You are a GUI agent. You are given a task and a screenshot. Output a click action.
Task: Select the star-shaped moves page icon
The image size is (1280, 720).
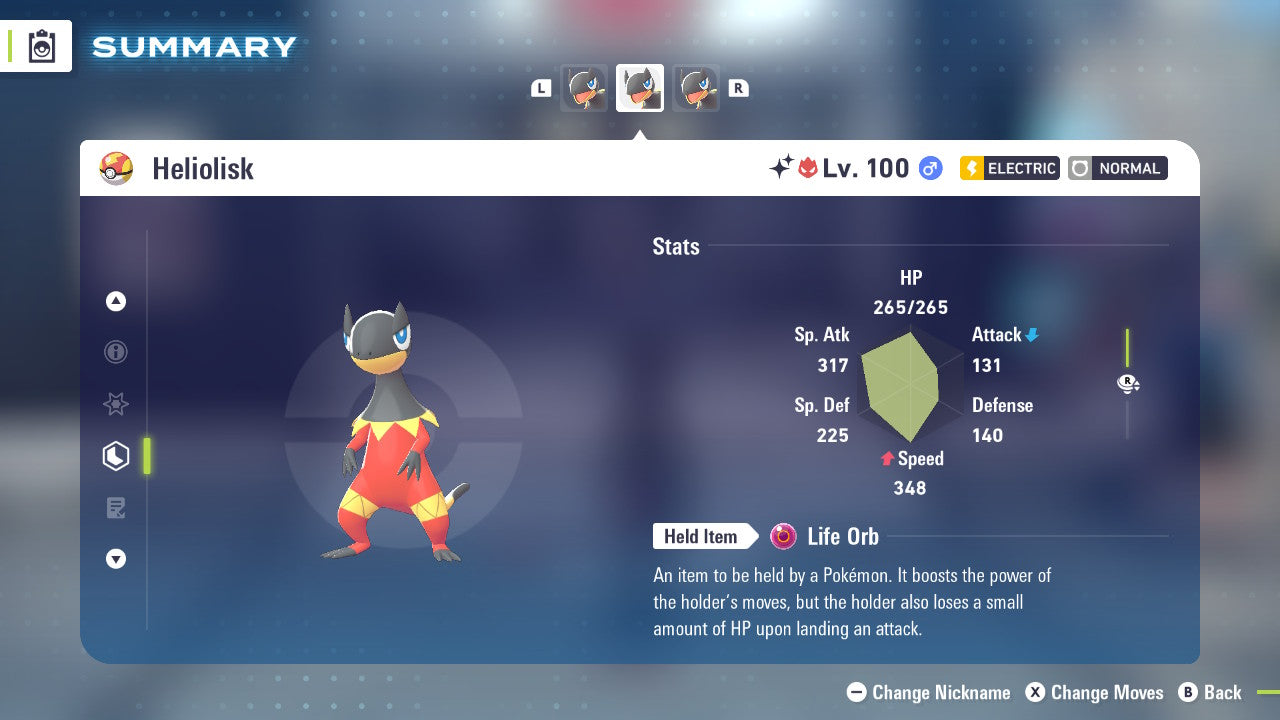pyautogui.click(x=116, y=404)
